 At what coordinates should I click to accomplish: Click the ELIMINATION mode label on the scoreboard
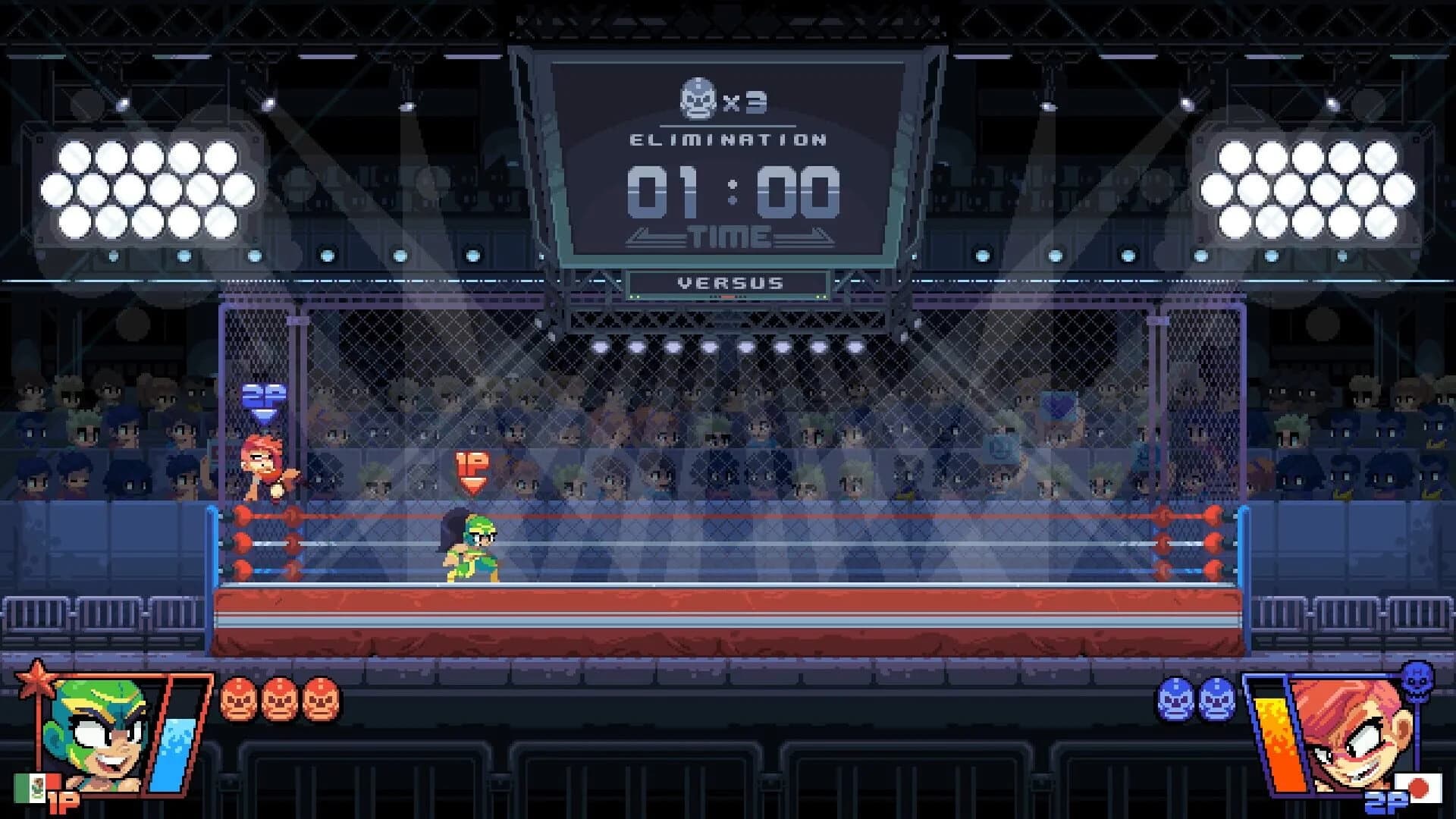pos(726,139)
